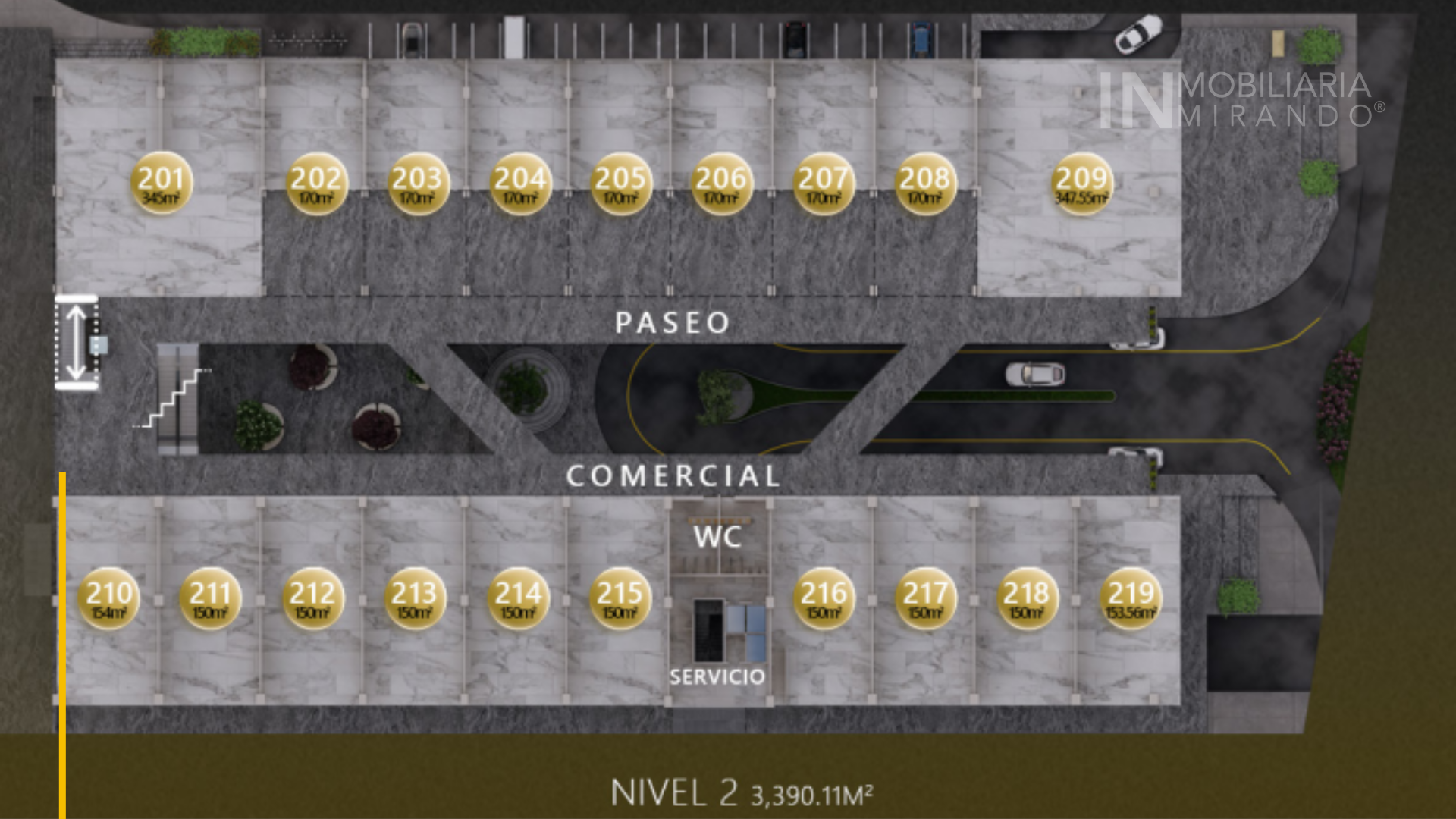Select the 207 unit badge

824,184
